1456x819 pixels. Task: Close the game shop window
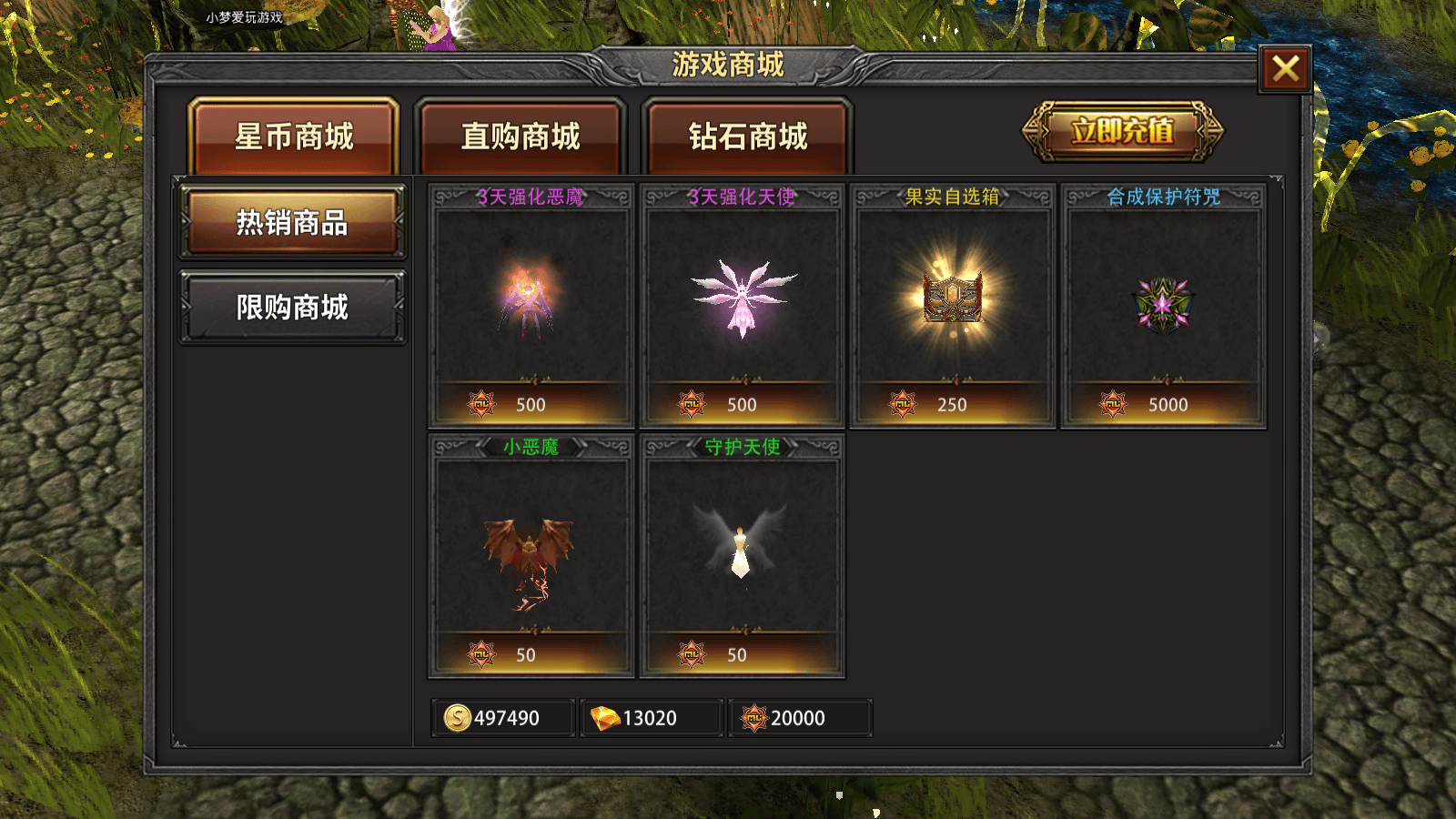pos(1285,68)
